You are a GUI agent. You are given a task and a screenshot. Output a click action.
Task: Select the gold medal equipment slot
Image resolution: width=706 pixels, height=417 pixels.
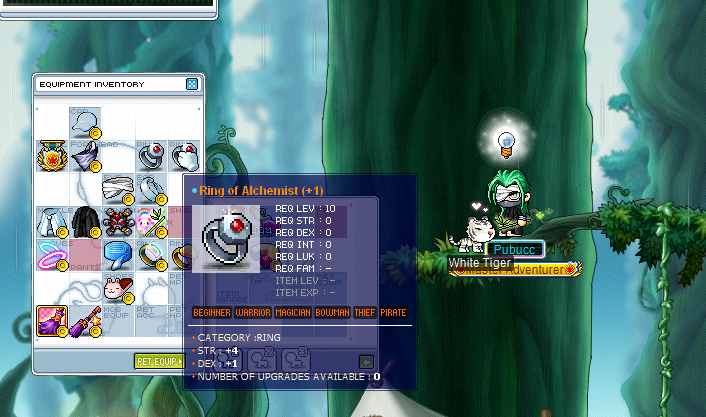(51, 154)
